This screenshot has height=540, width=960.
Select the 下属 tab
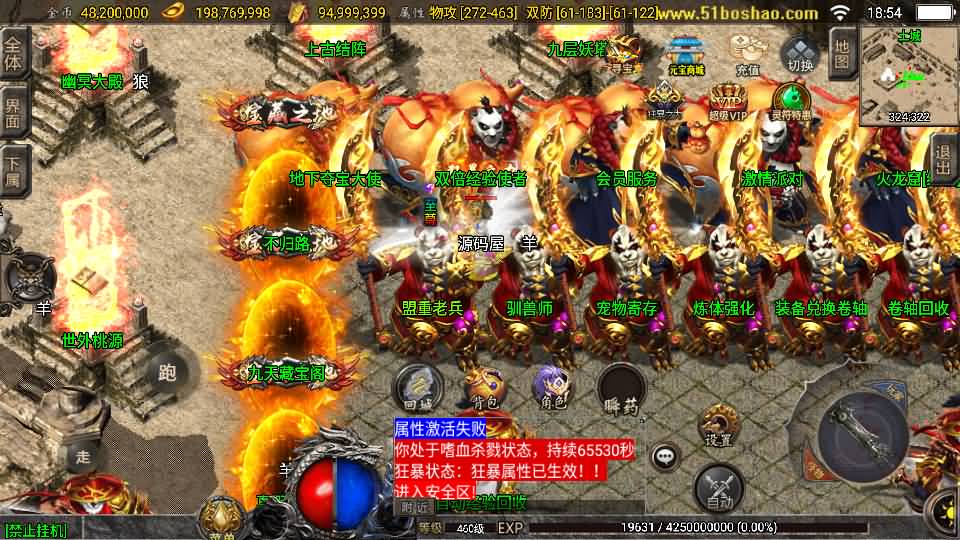[14, 170]
